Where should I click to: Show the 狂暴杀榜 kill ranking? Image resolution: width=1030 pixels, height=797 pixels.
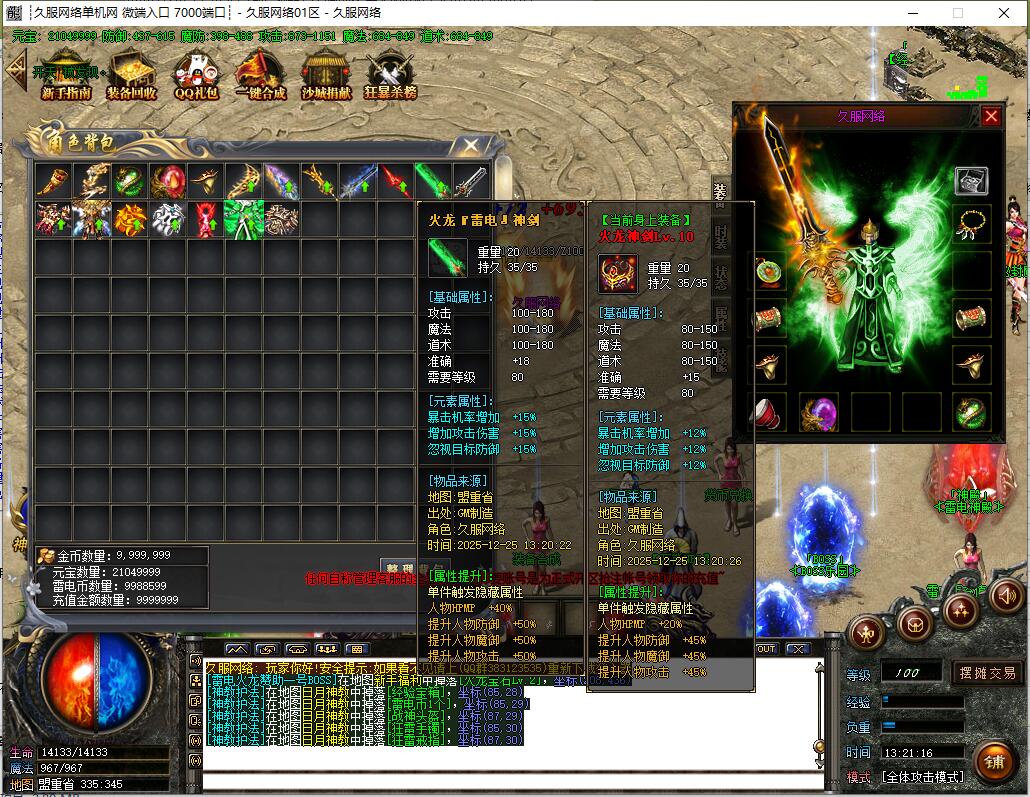coord(390,75)
